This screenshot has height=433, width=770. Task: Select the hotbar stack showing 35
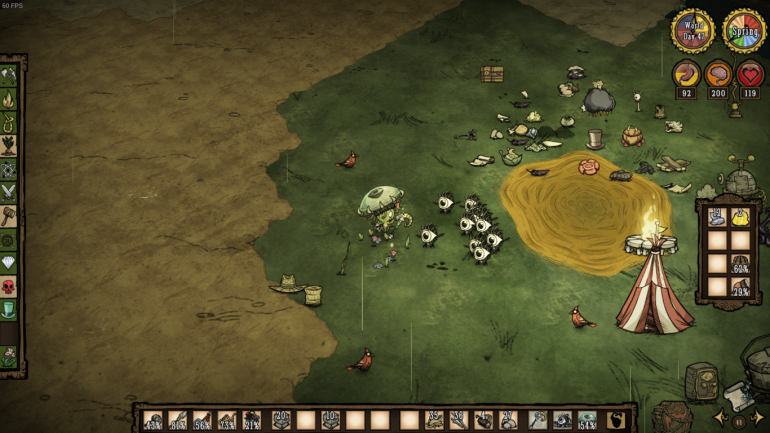click(x=434, y=420)
